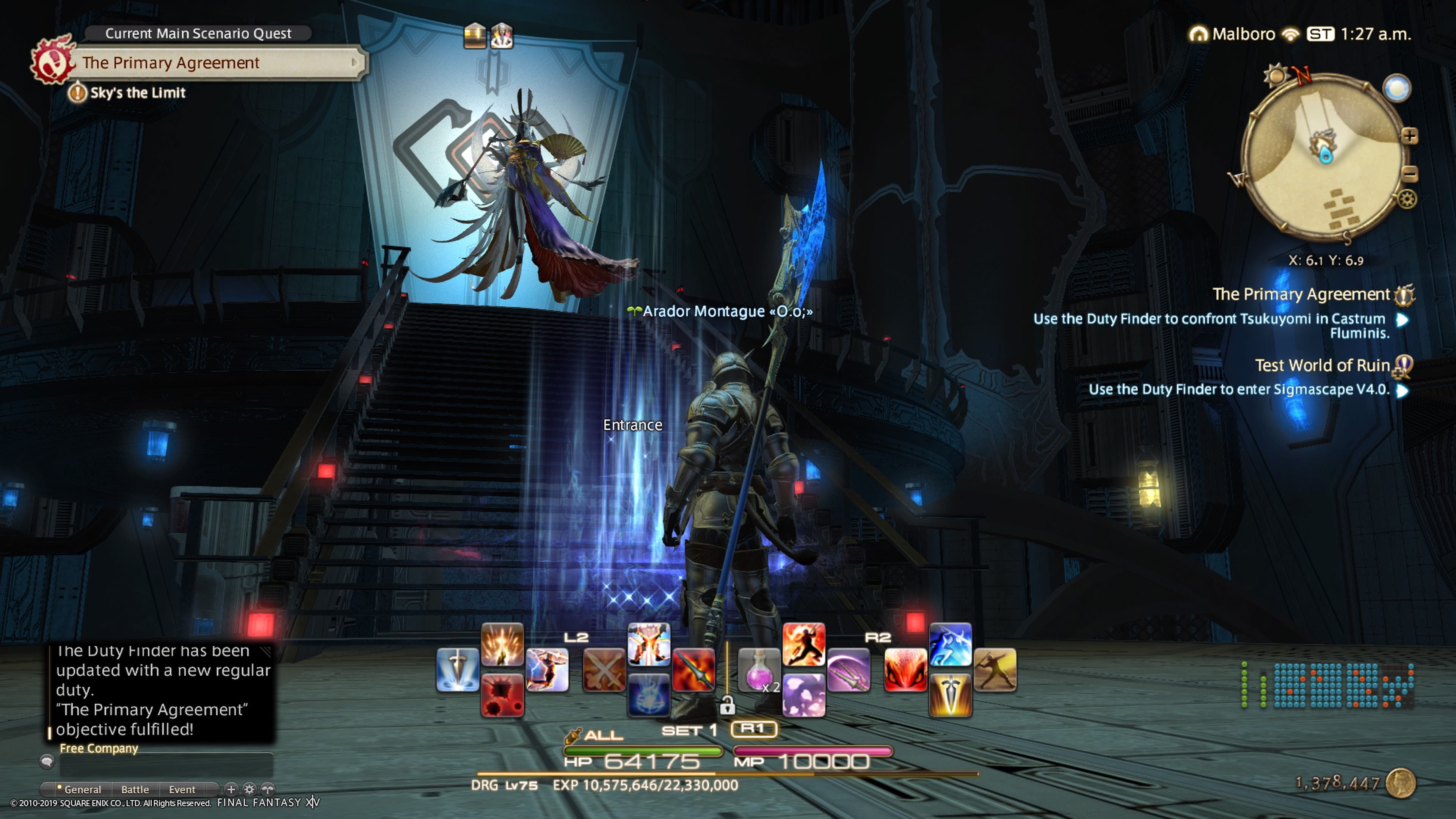Select the General chat tab
The width and height of the screenshot is (1456, 819).
click(81, 789)
